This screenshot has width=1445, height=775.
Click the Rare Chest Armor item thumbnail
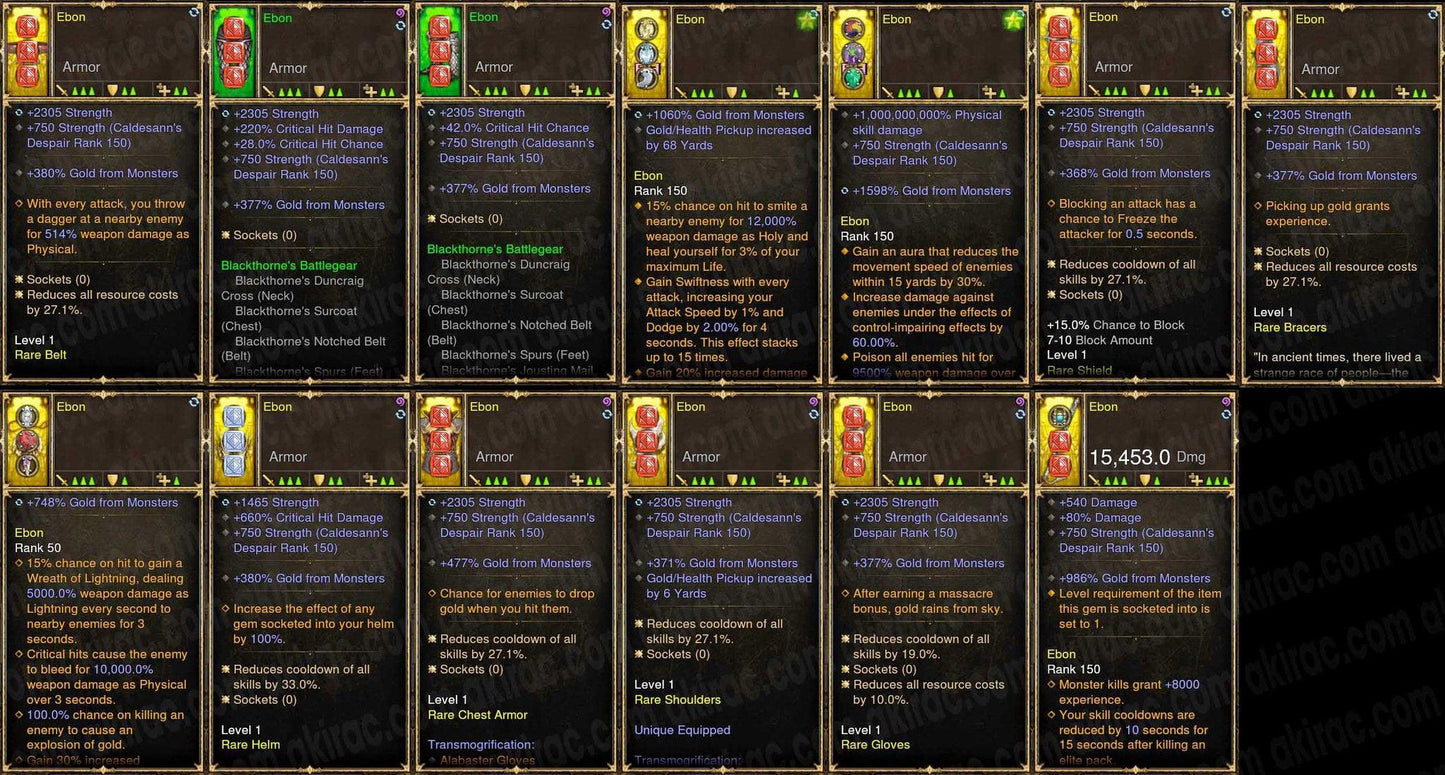(x=440, y=440)
